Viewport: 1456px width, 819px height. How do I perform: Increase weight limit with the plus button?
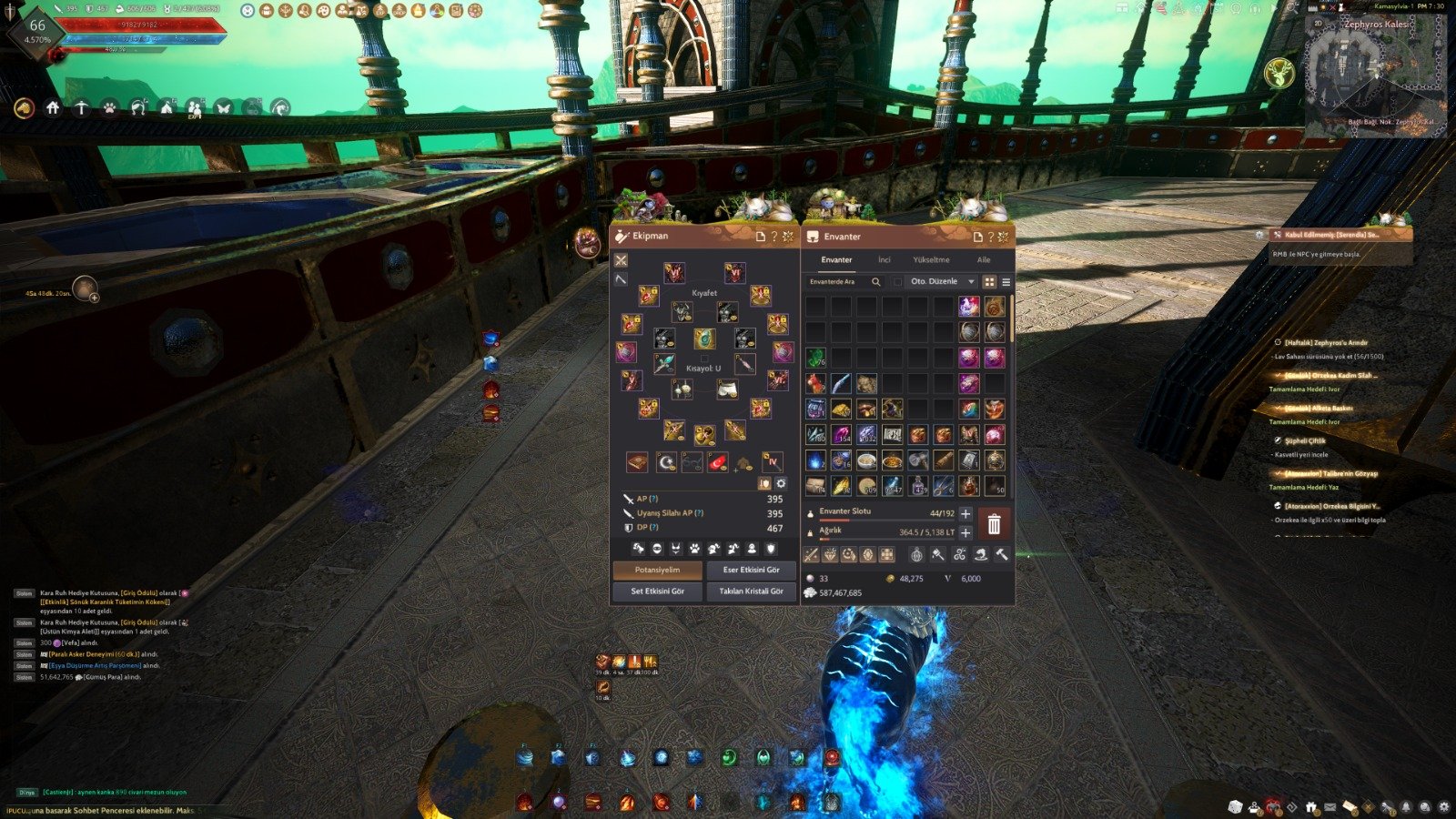(966, 532)
